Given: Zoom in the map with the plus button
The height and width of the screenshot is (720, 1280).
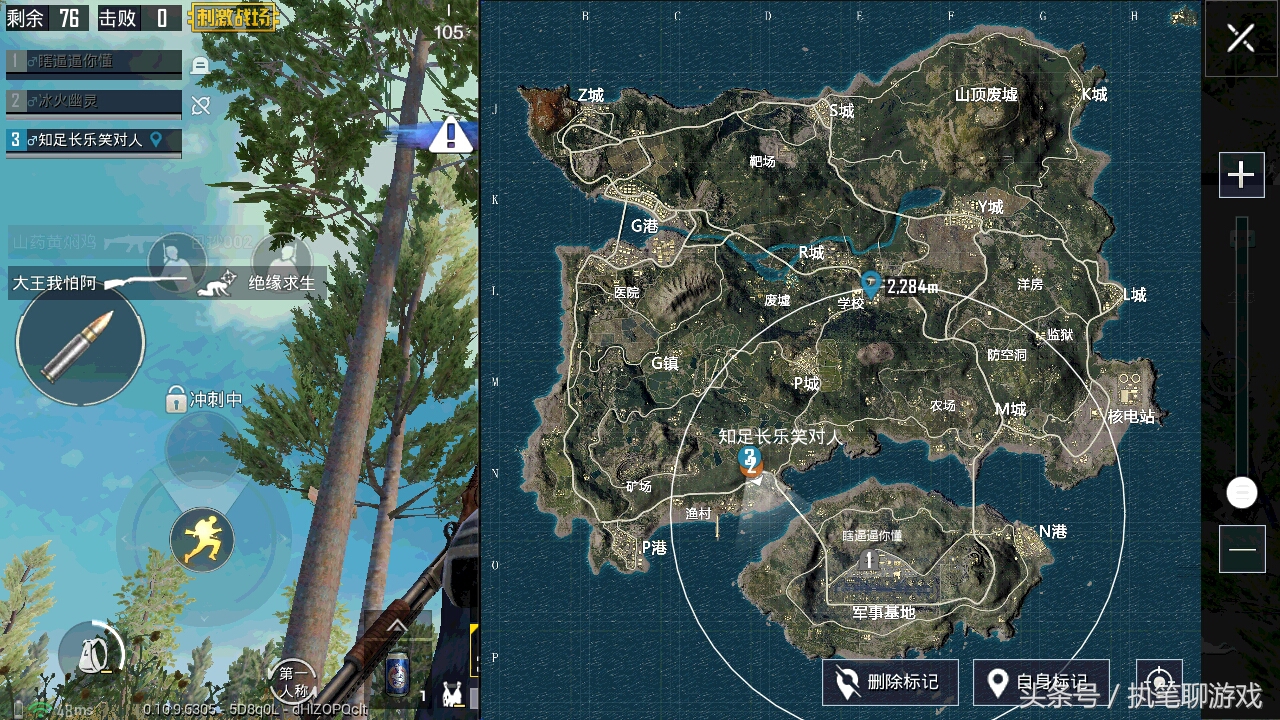Looking at the screenshot, I should [x=1241, y=176].
